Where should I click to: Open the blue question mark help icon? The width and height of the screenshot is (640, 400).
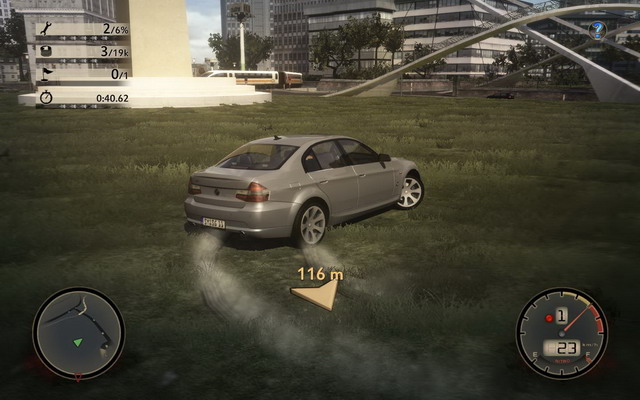pyautogui.click(x=597, y=30)
